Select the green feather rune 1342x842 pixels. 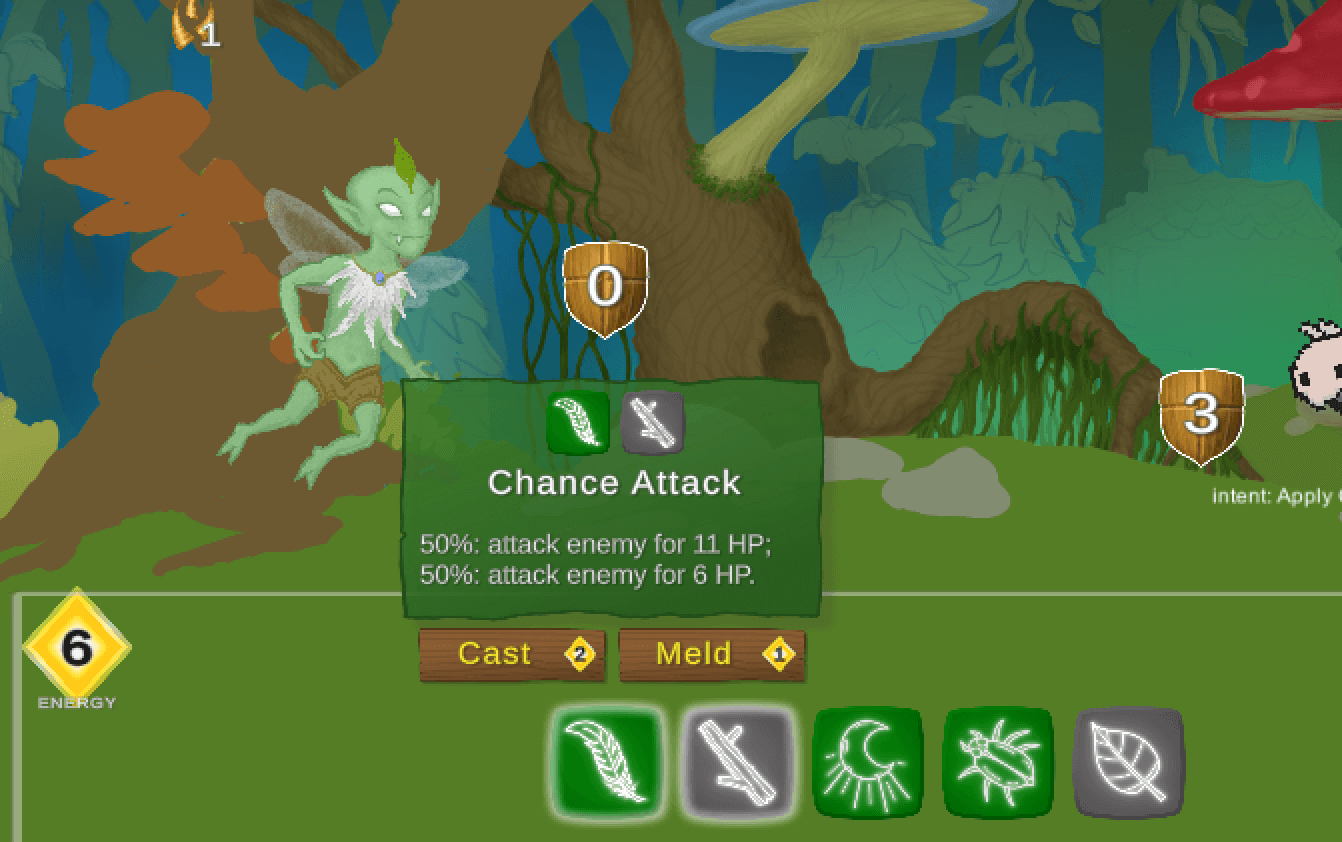pyautogui.click(x=608, y=761)
